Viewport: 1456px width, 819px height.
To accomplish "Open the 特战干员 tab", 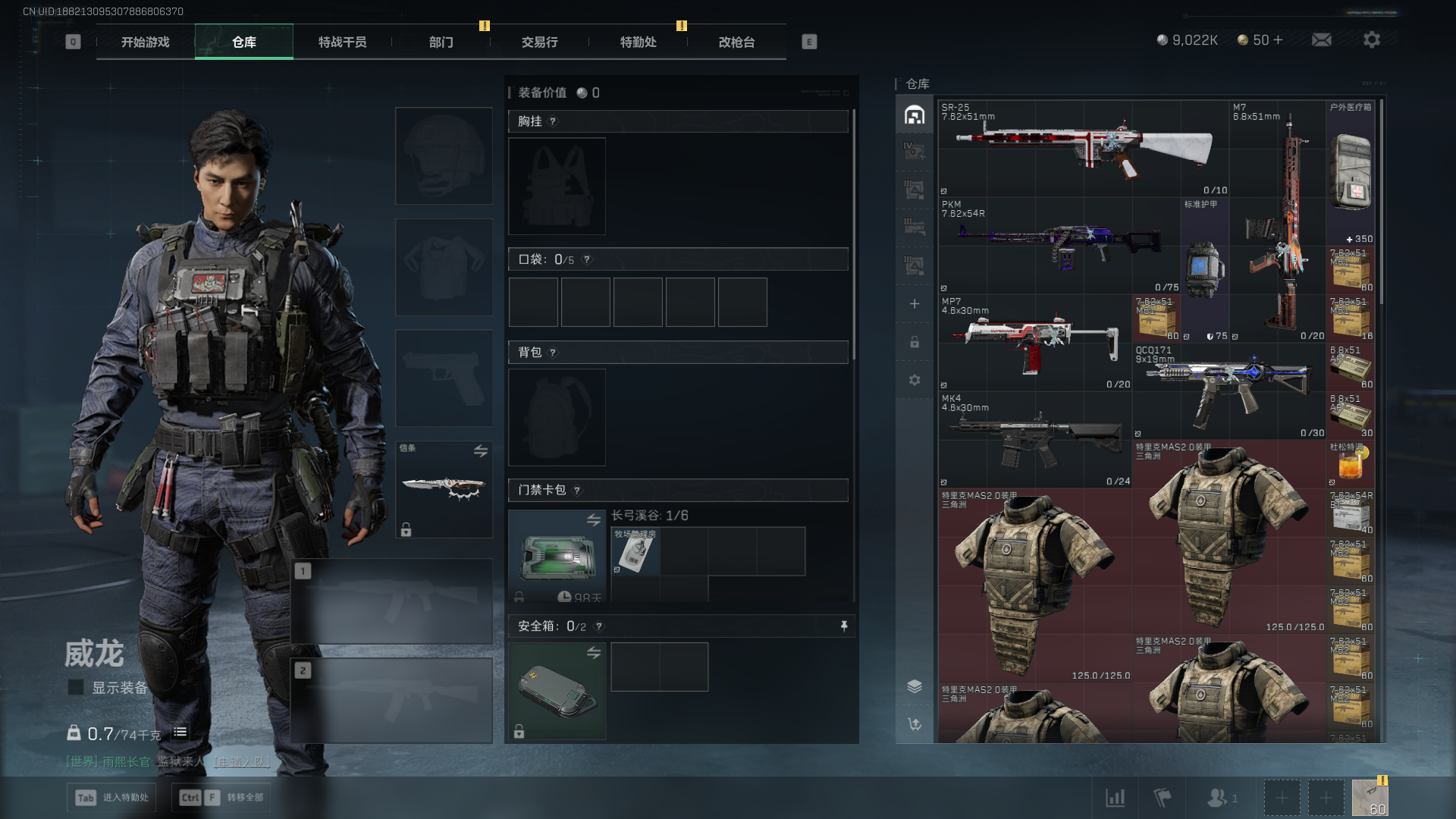I will point(342,42).
